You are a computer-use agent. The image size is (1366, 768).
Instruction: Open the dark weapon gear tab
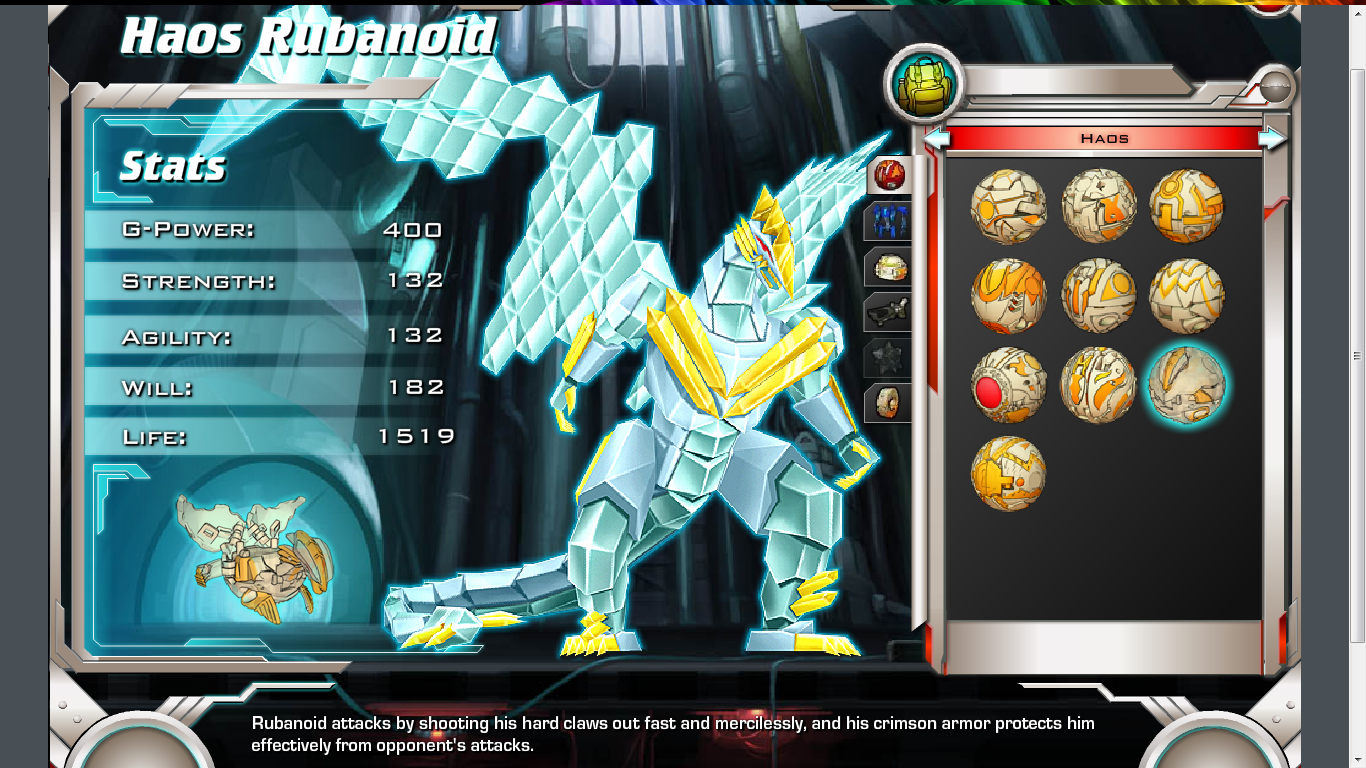tap(889, 312)
